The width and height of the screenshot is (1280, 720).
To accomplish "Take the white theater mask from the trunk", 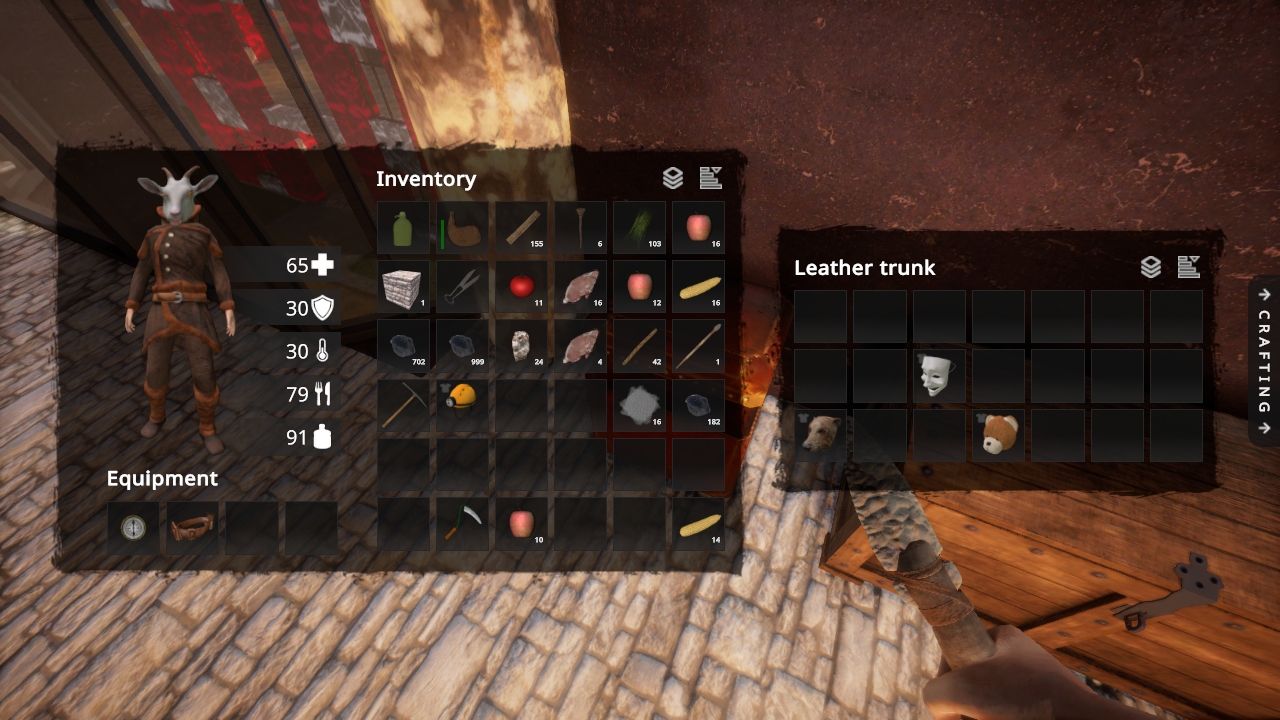I will (x=939, y=376).
